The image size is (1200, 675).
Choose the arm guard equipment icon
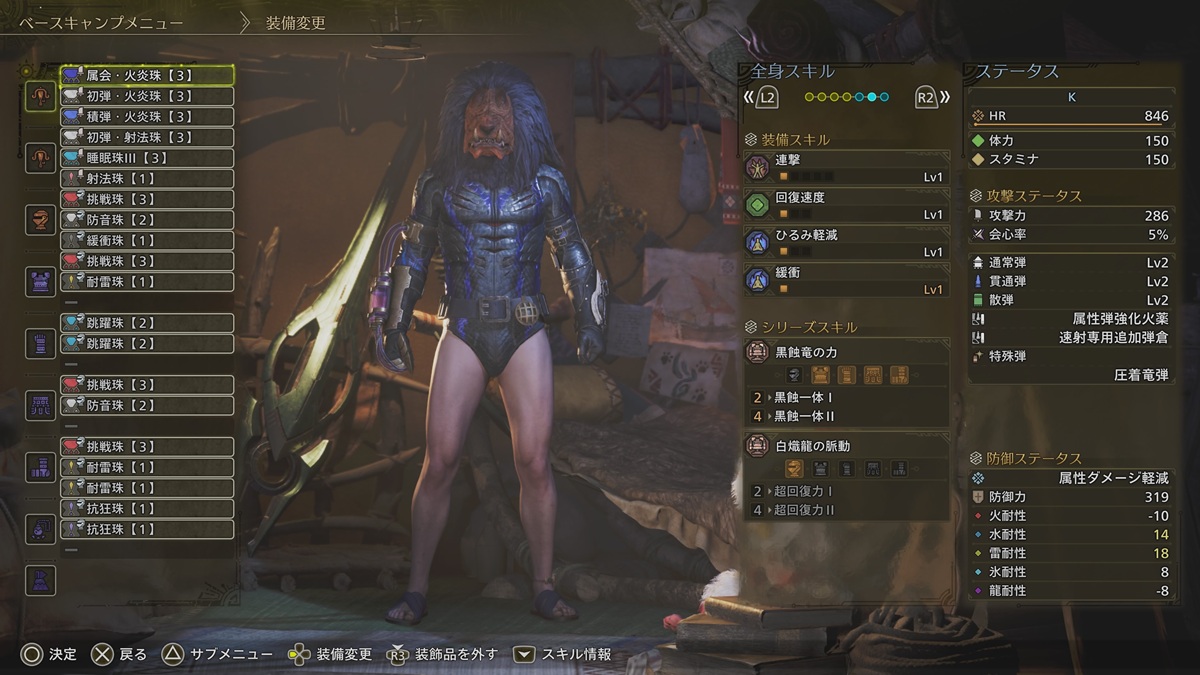tap(40, 343)
